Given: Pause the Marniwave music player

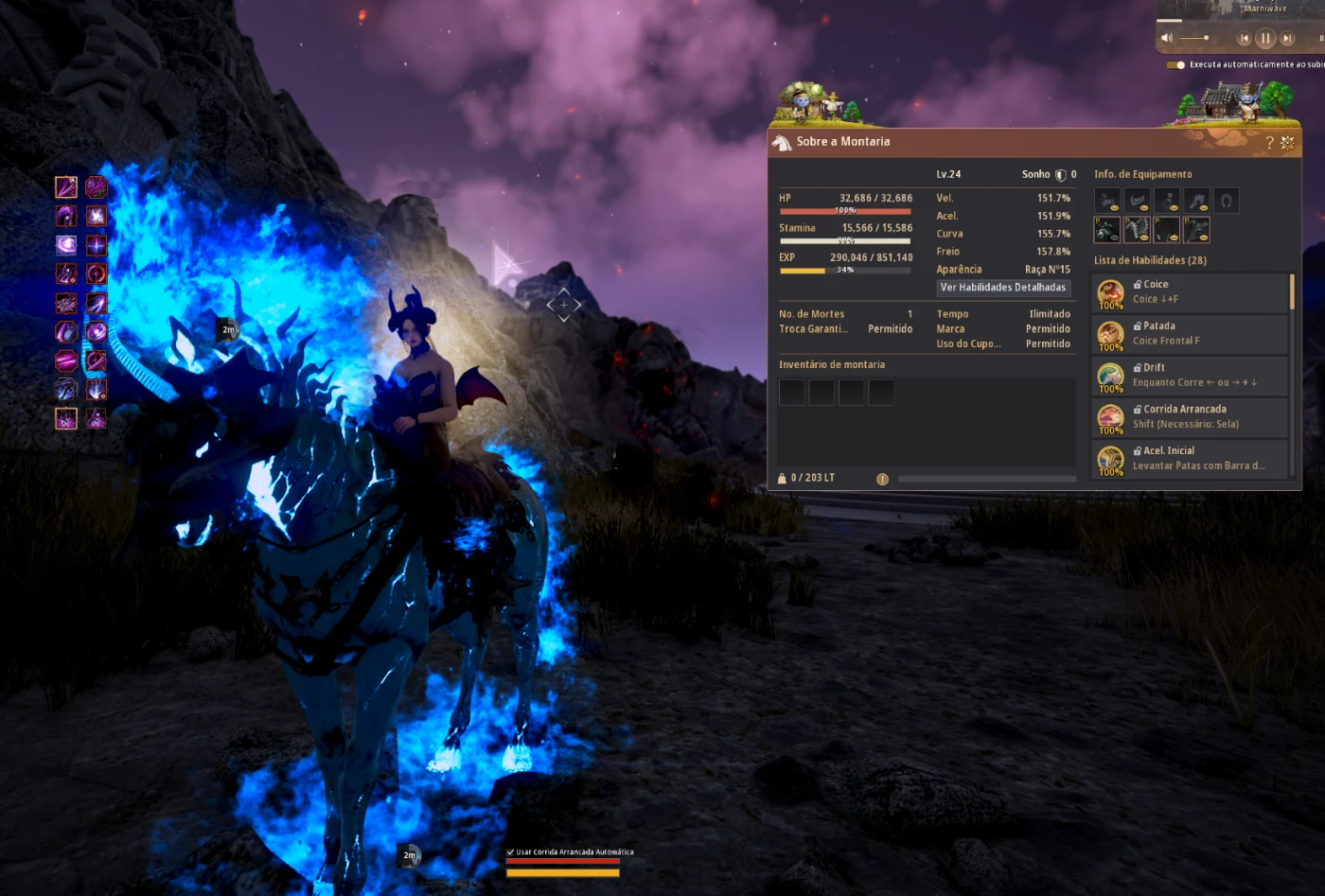Looking at the screenshot, I should click(1265, 39).
